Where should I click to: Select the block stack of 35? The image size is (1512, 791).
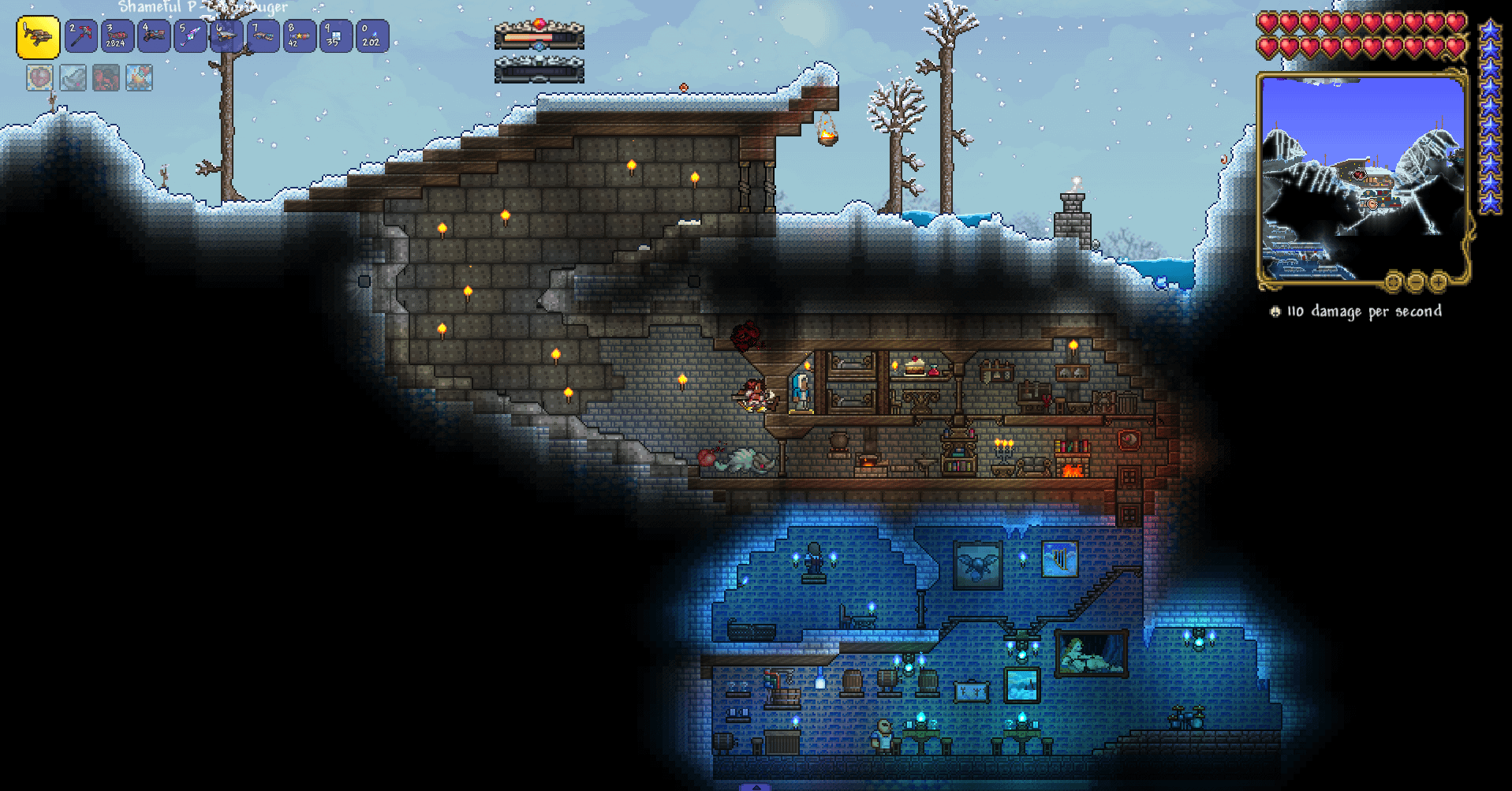click(x=335, y=36)
